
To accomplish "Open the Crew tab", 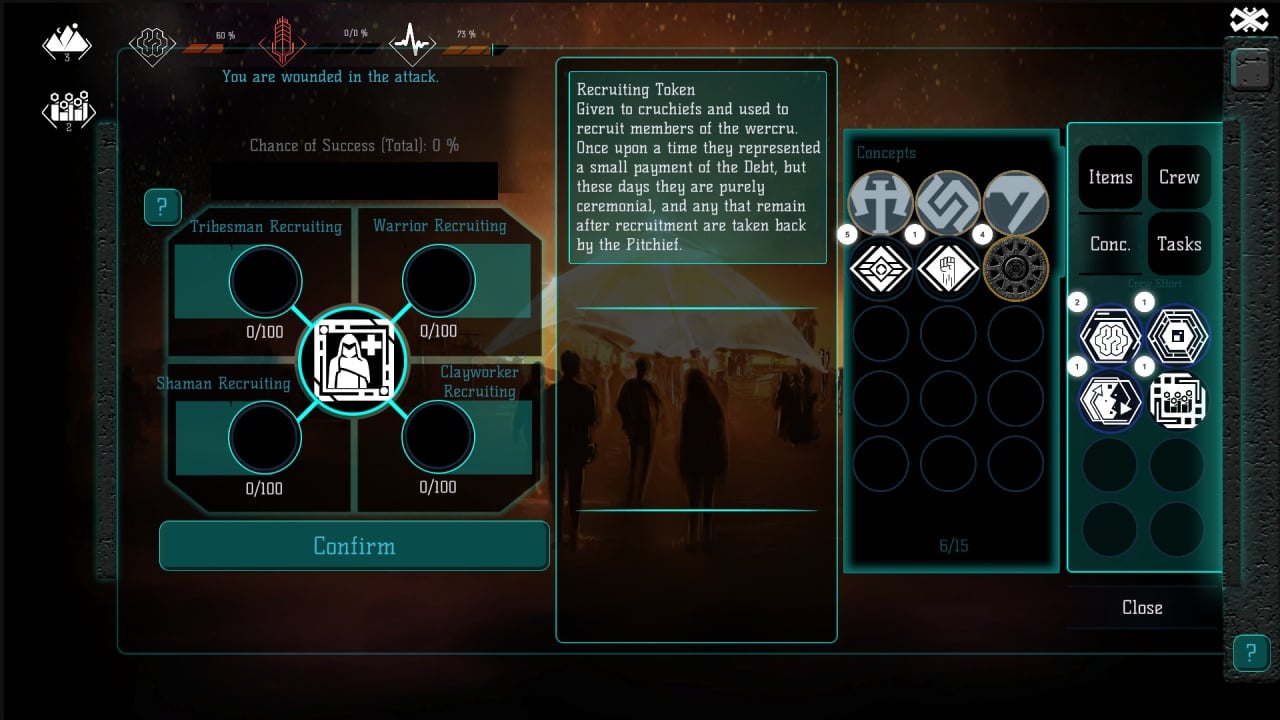I will coord(1179,177).
